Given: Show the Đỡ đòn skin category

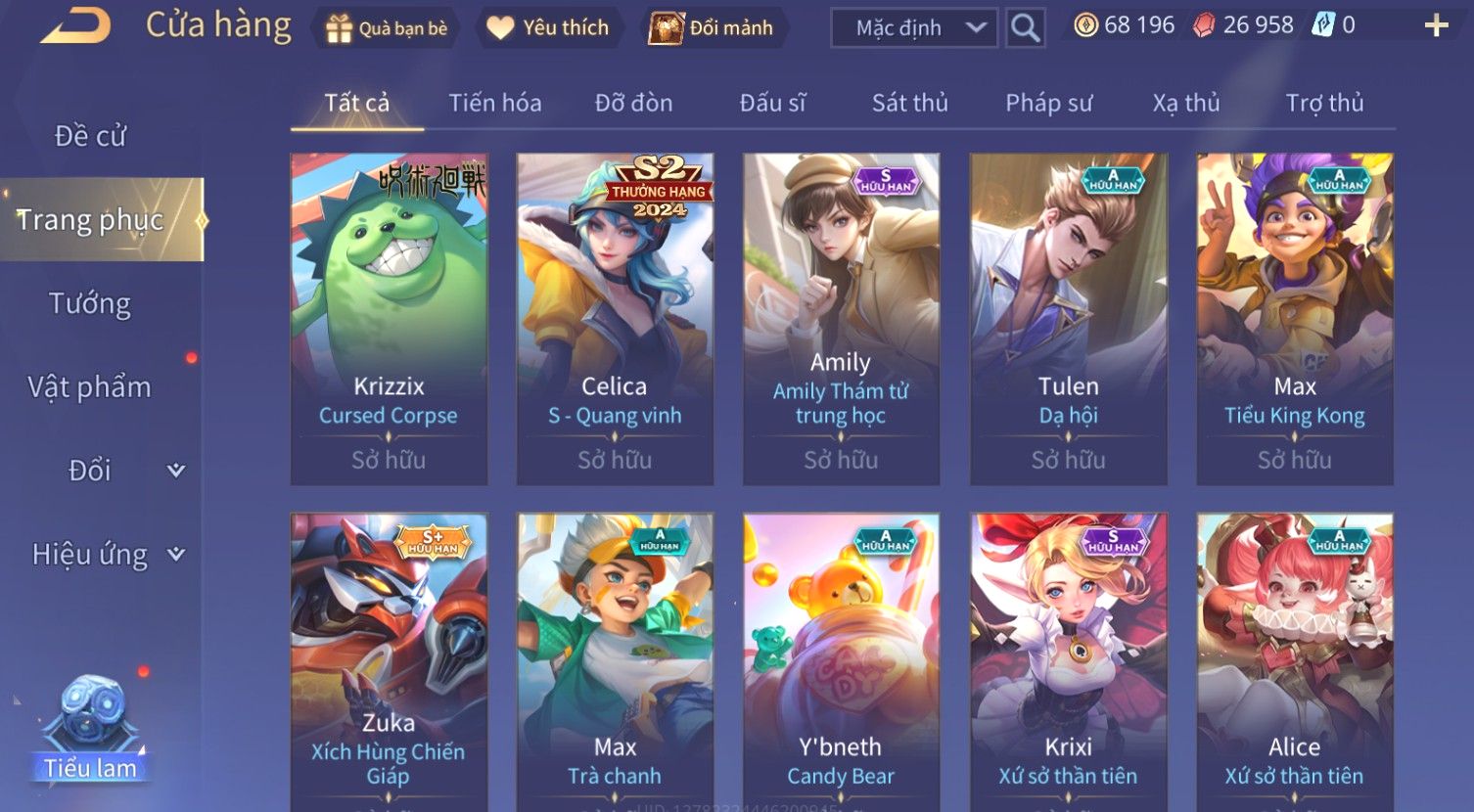Looking at the screenshot, I should pos(633,103).
